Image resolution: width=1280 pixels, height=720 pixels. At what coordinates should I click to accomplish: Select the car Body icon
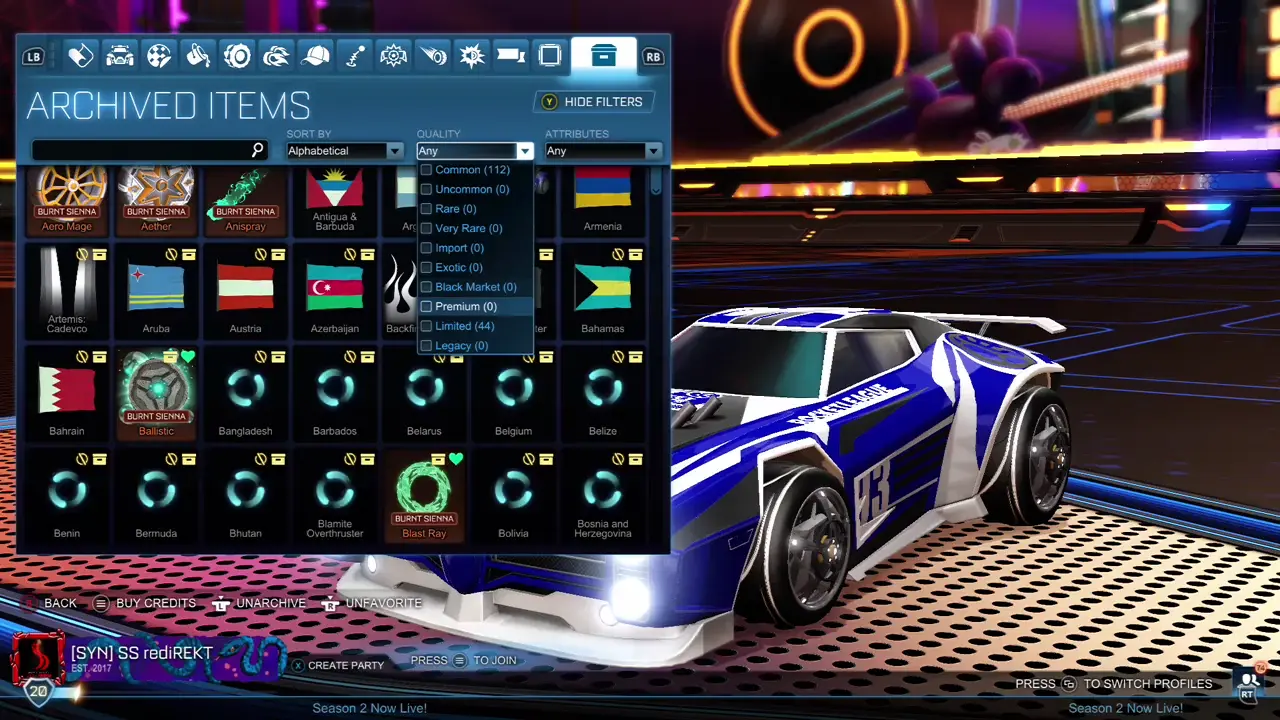(119, 56)
